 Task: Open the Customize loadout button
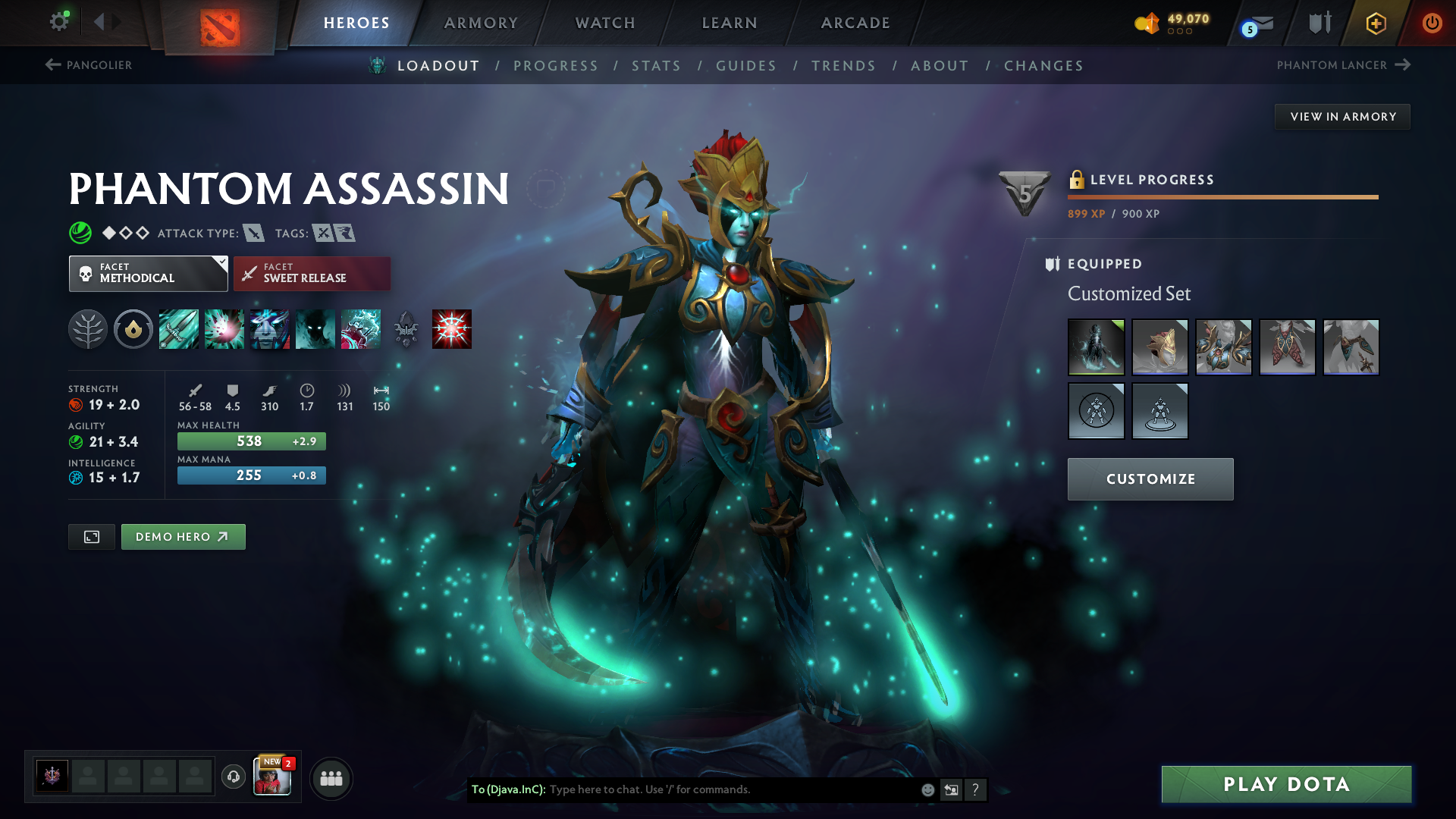pyautogui.click(x=1150, y=479)
